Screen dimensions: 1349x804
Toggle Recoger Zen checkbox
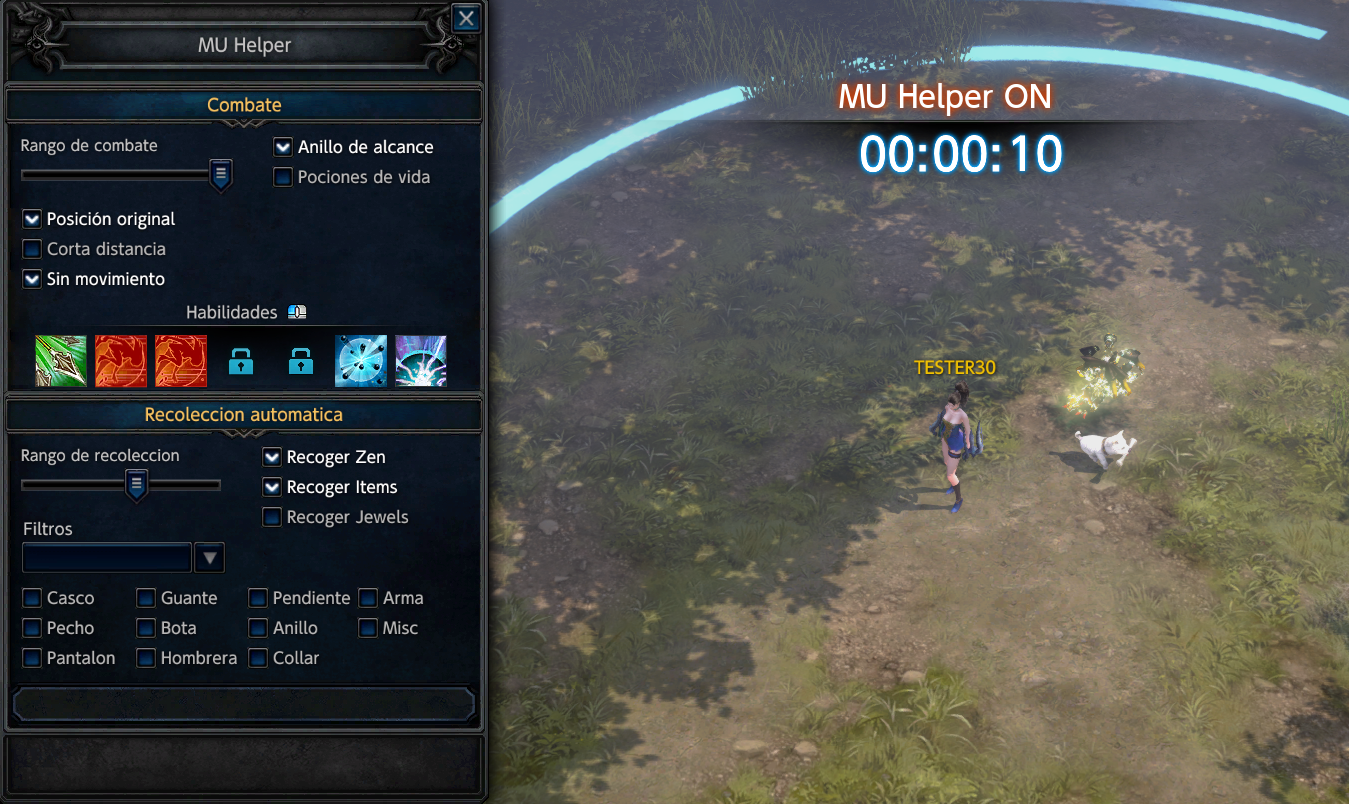272,457
